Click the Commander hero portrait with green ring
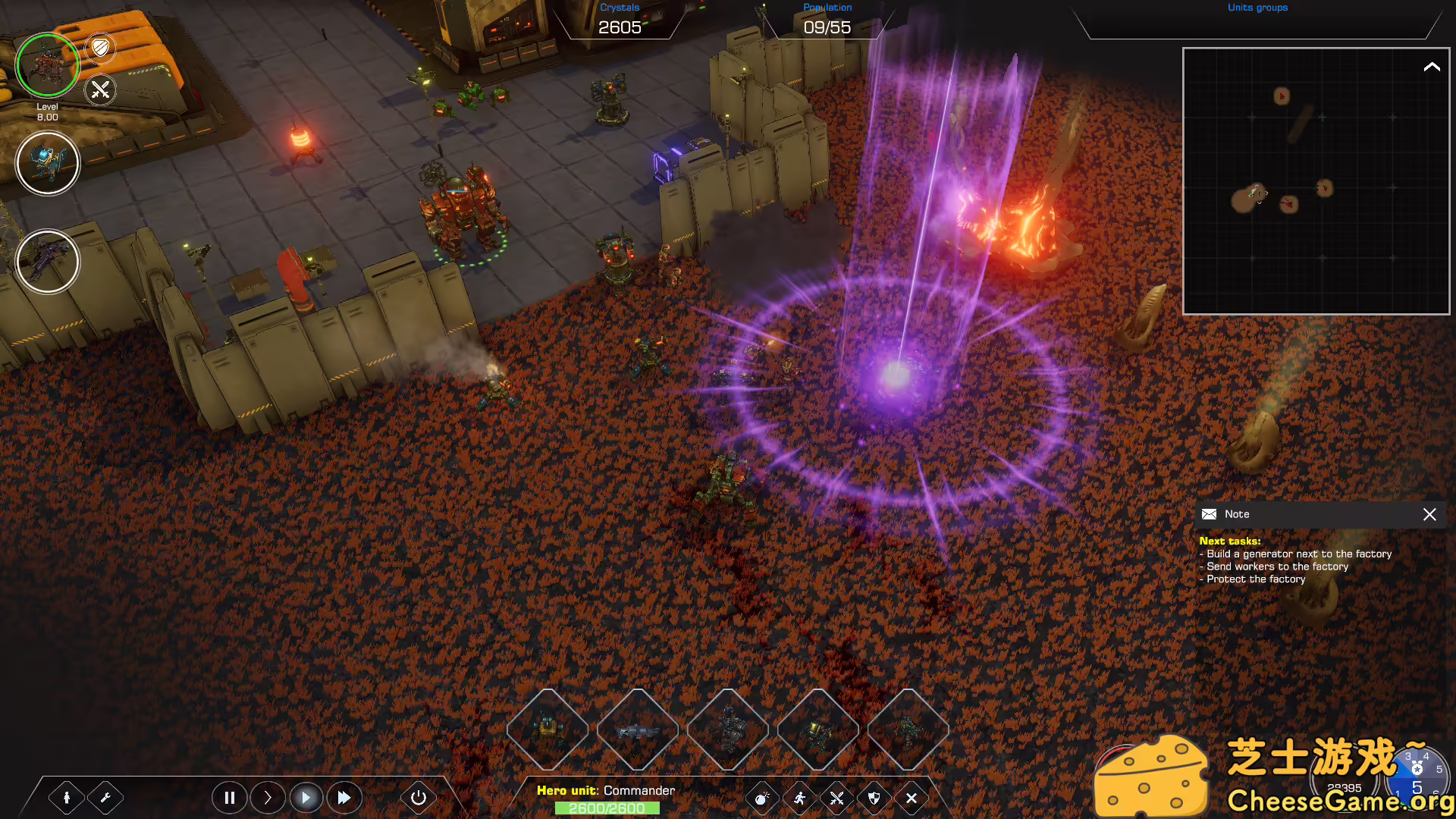The height and width of the screenshot is (819, 1456). [x=47, y=65]
